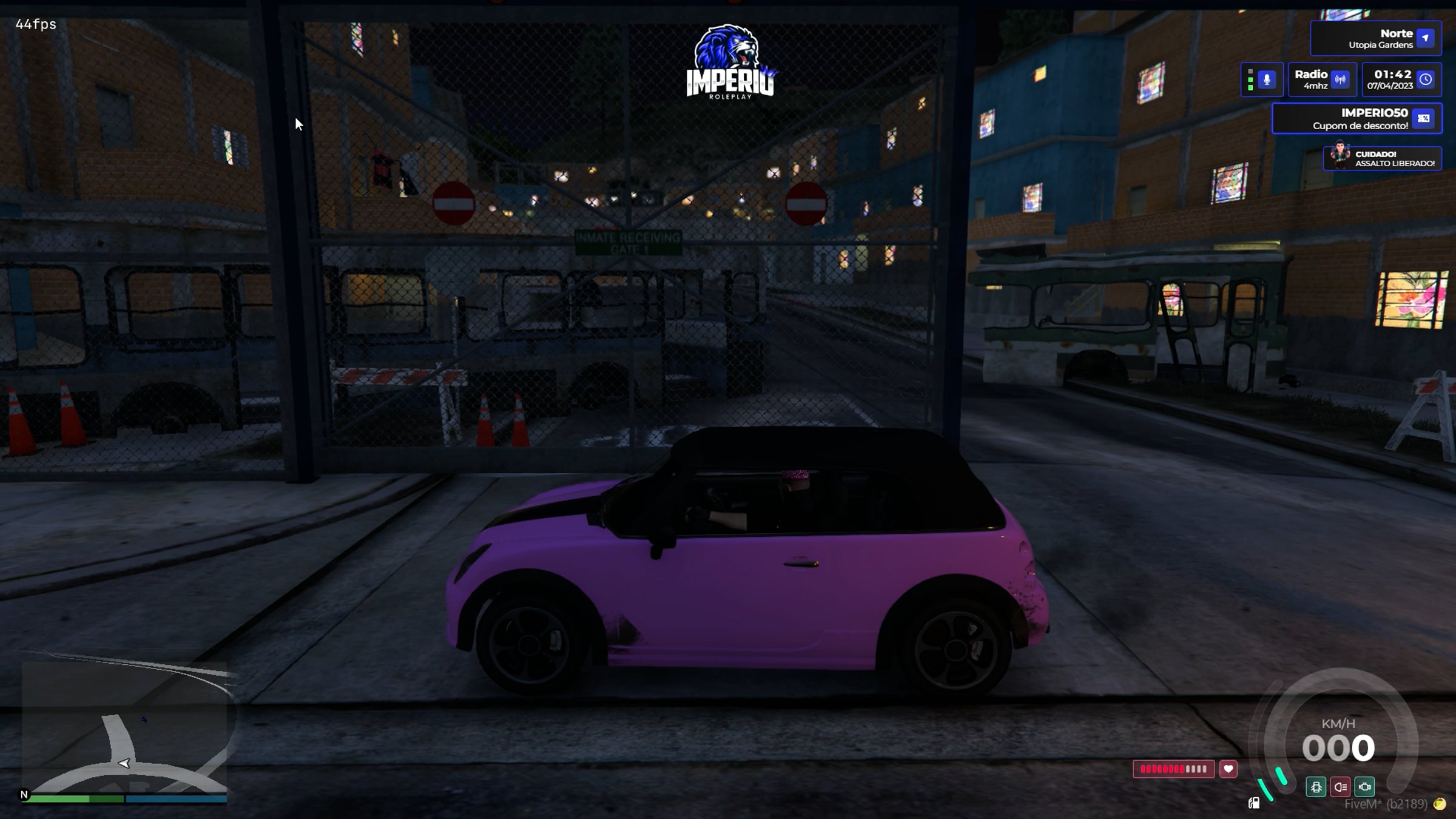This screenshot has width=1456, height=819.
Task: Click the white heart health icon
Action: point(1228,769)
